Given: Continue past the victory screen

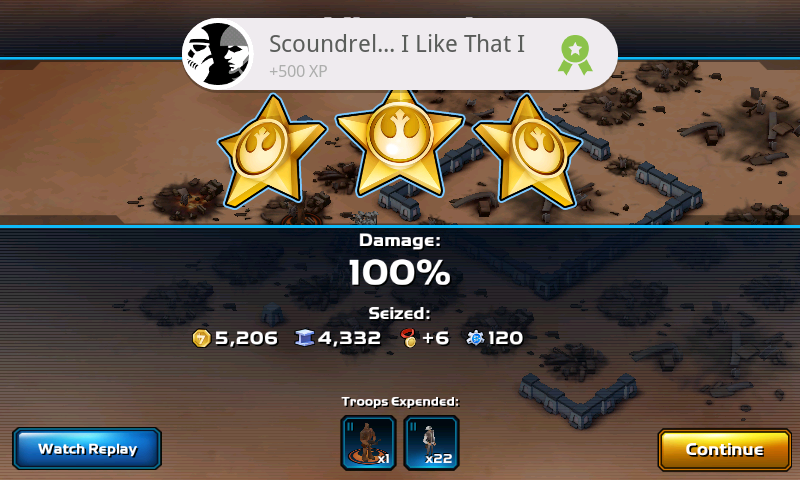Looking at the screenshot, I should (724, 449).
